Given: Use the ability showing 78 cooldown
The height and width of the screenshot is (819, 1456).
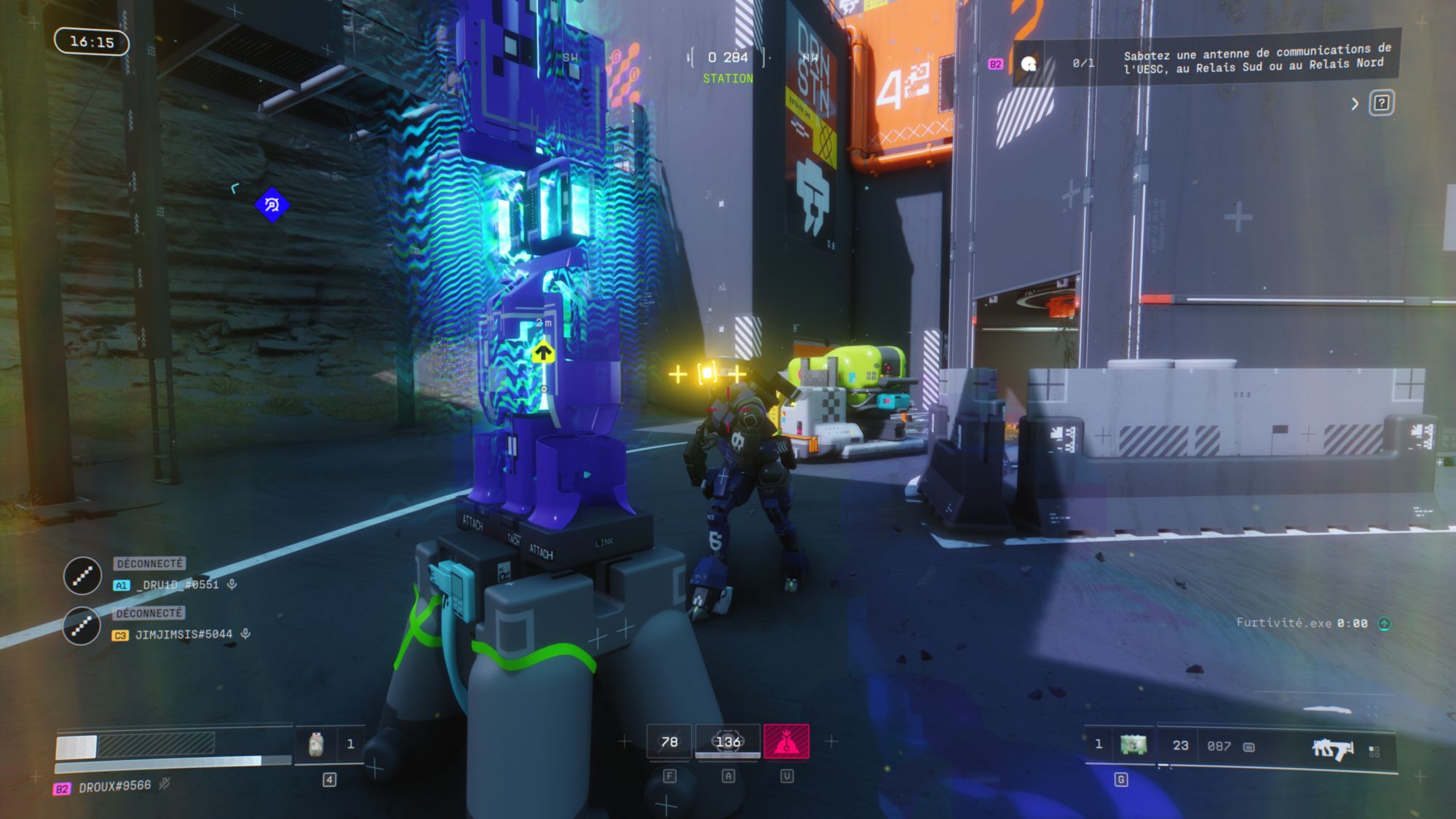Looking at the screenshot, I should coord(669,742).
